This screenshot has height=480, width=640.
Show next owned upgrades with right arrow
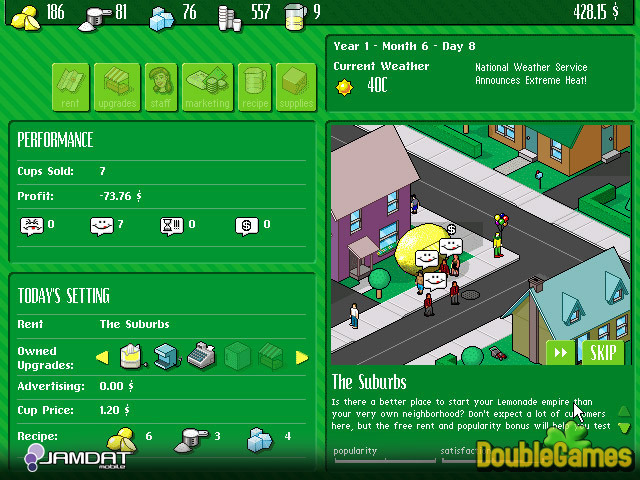[301, 357]
